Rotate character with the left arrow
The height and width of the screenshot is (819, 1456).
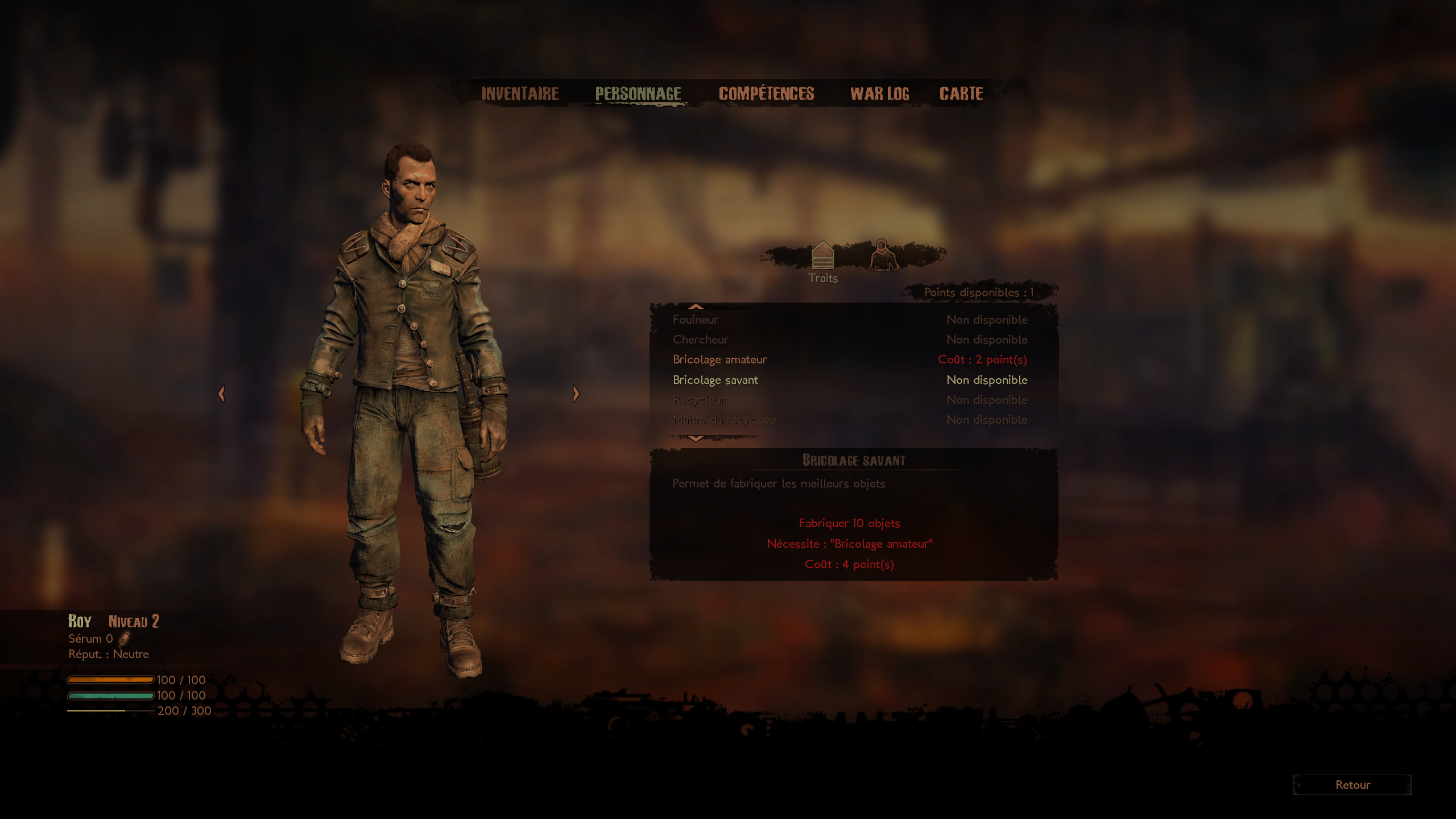[x=221, y=394]
